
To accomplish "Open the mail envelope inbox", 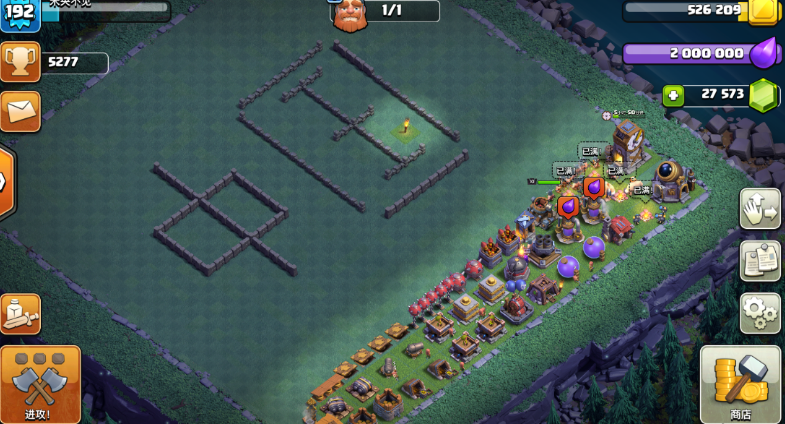I will [x=20, y=111].
